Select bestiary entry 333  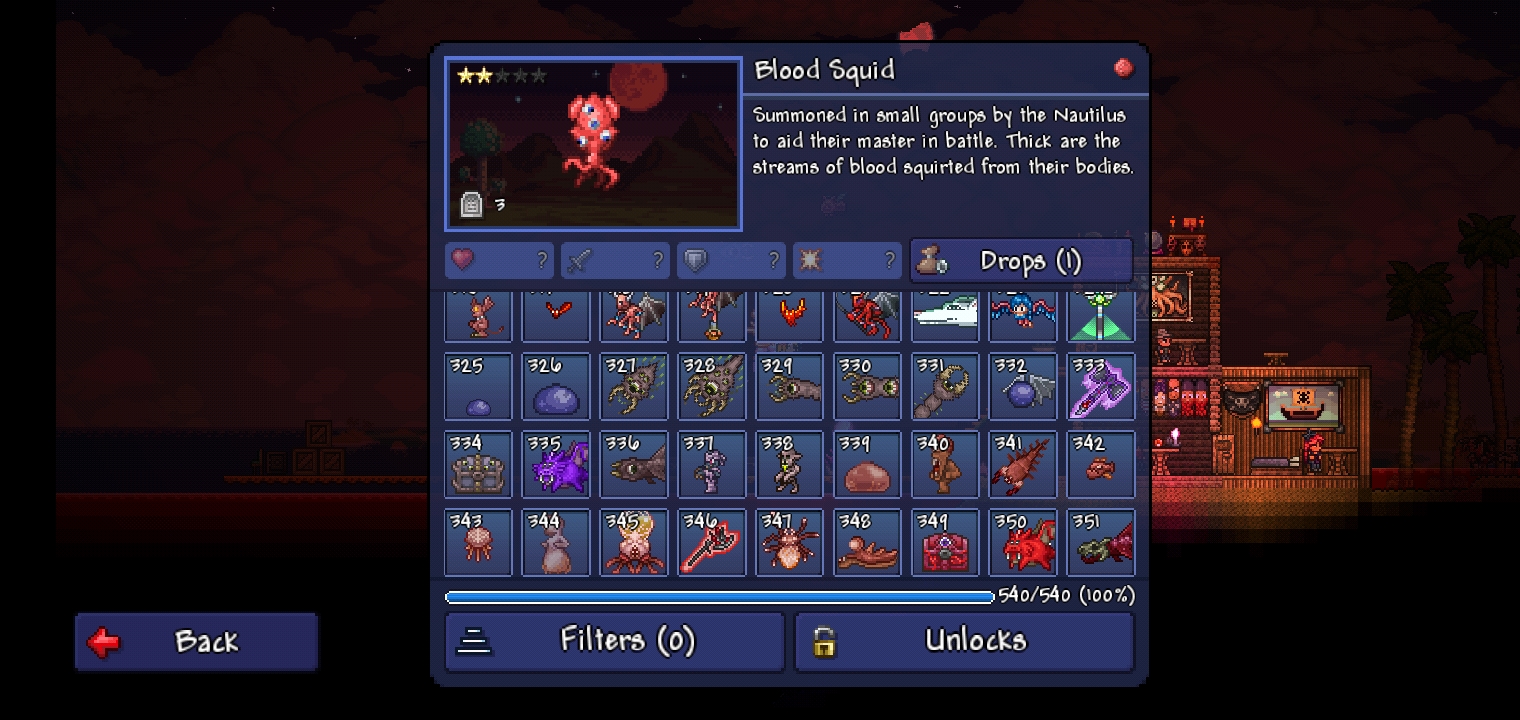[1101, 386]
